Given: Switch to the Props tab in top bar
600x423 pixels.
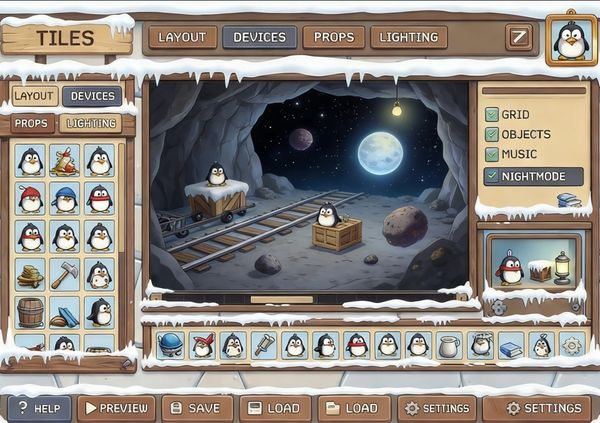Looking at the screenshot, I should coord(333,38).
